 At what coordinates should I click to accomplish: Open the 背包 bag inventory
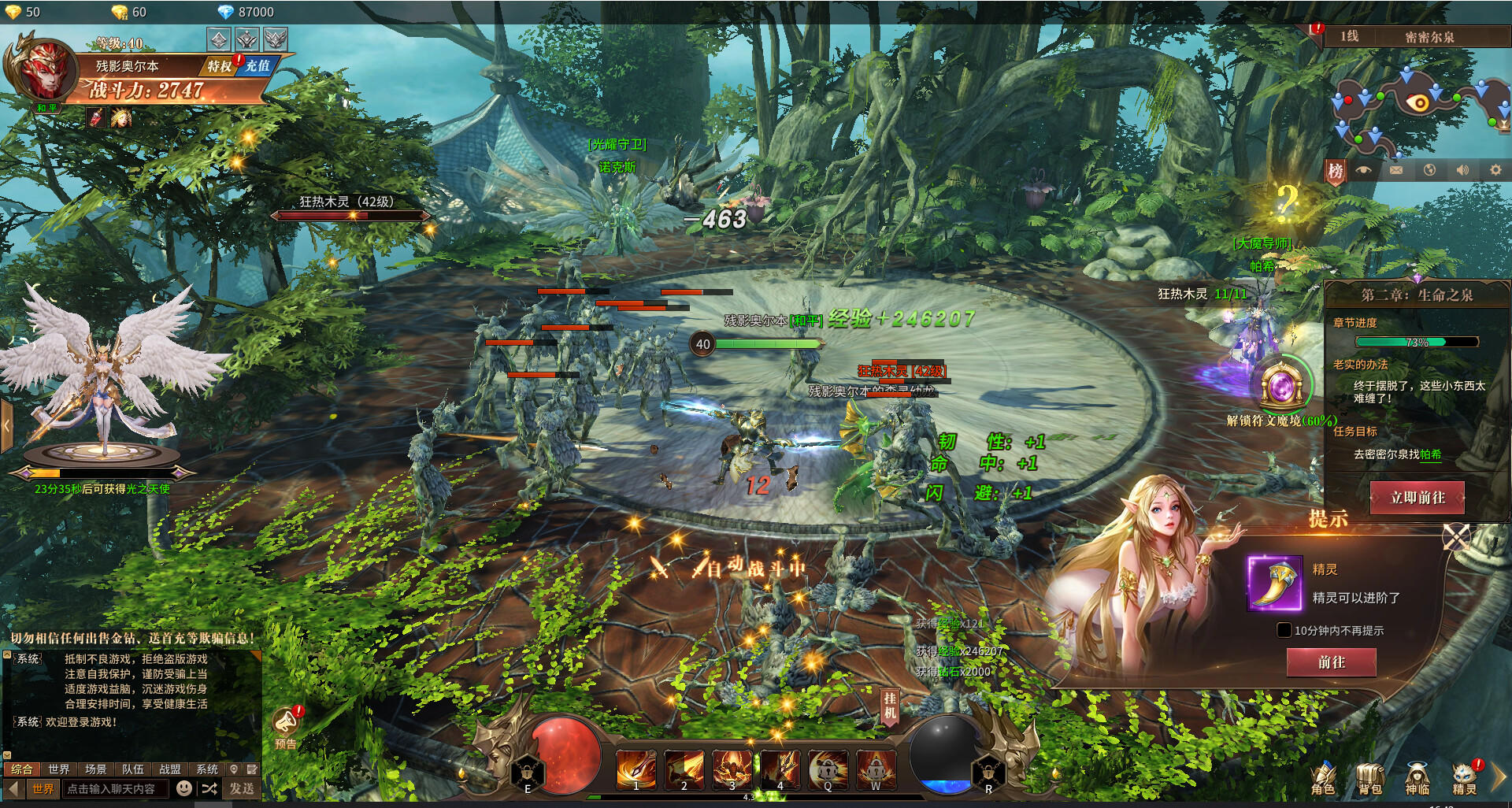1370,778
